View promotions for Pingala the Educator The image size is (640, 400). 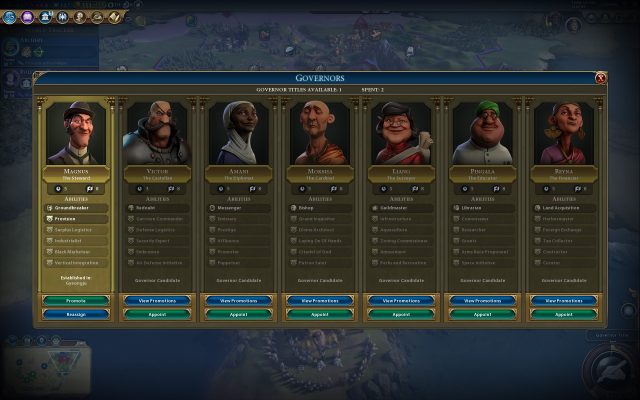coord(482,300)
